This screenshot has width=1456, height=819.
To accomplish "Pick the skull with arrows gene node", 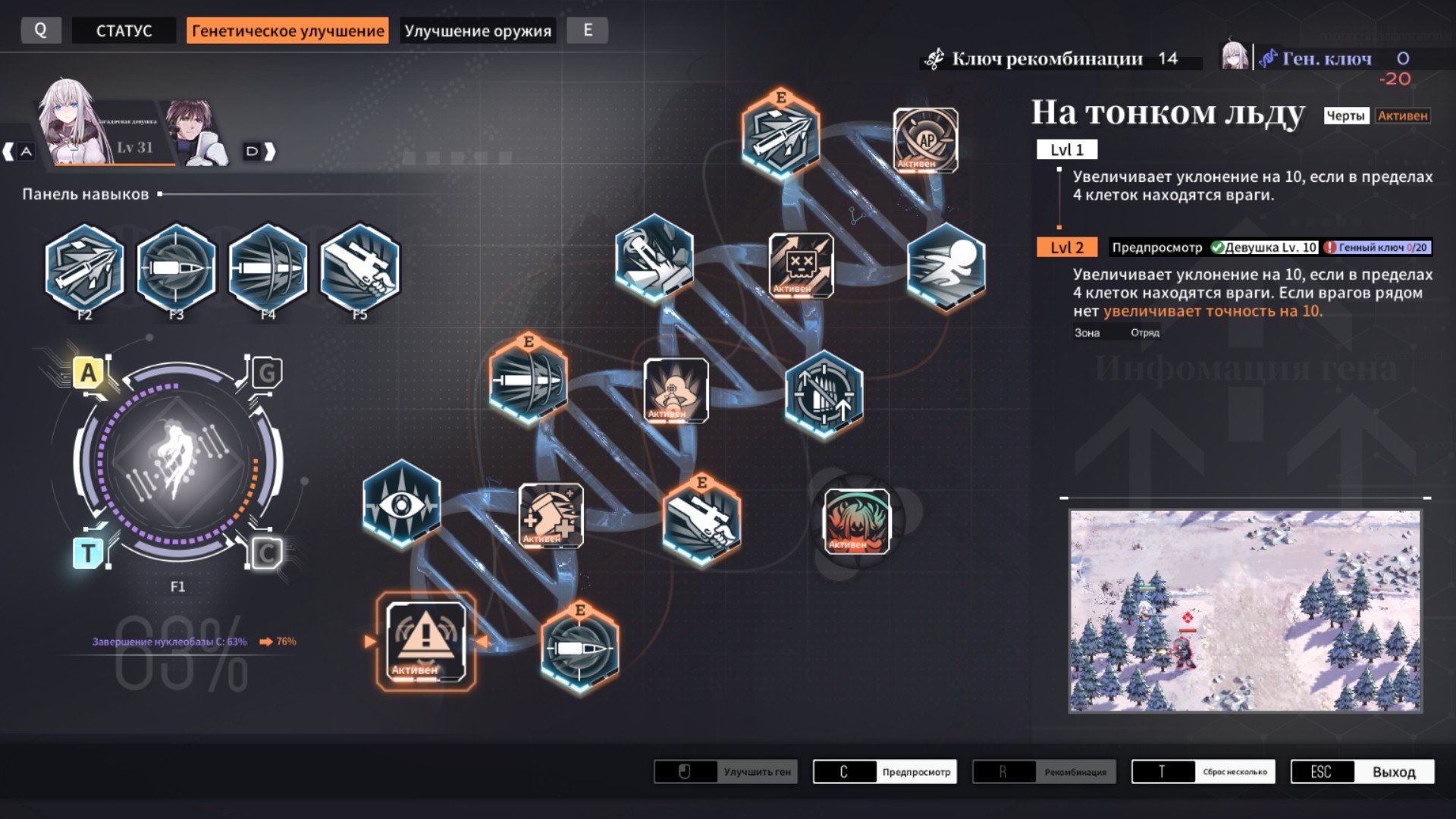I will pos(801,265).
